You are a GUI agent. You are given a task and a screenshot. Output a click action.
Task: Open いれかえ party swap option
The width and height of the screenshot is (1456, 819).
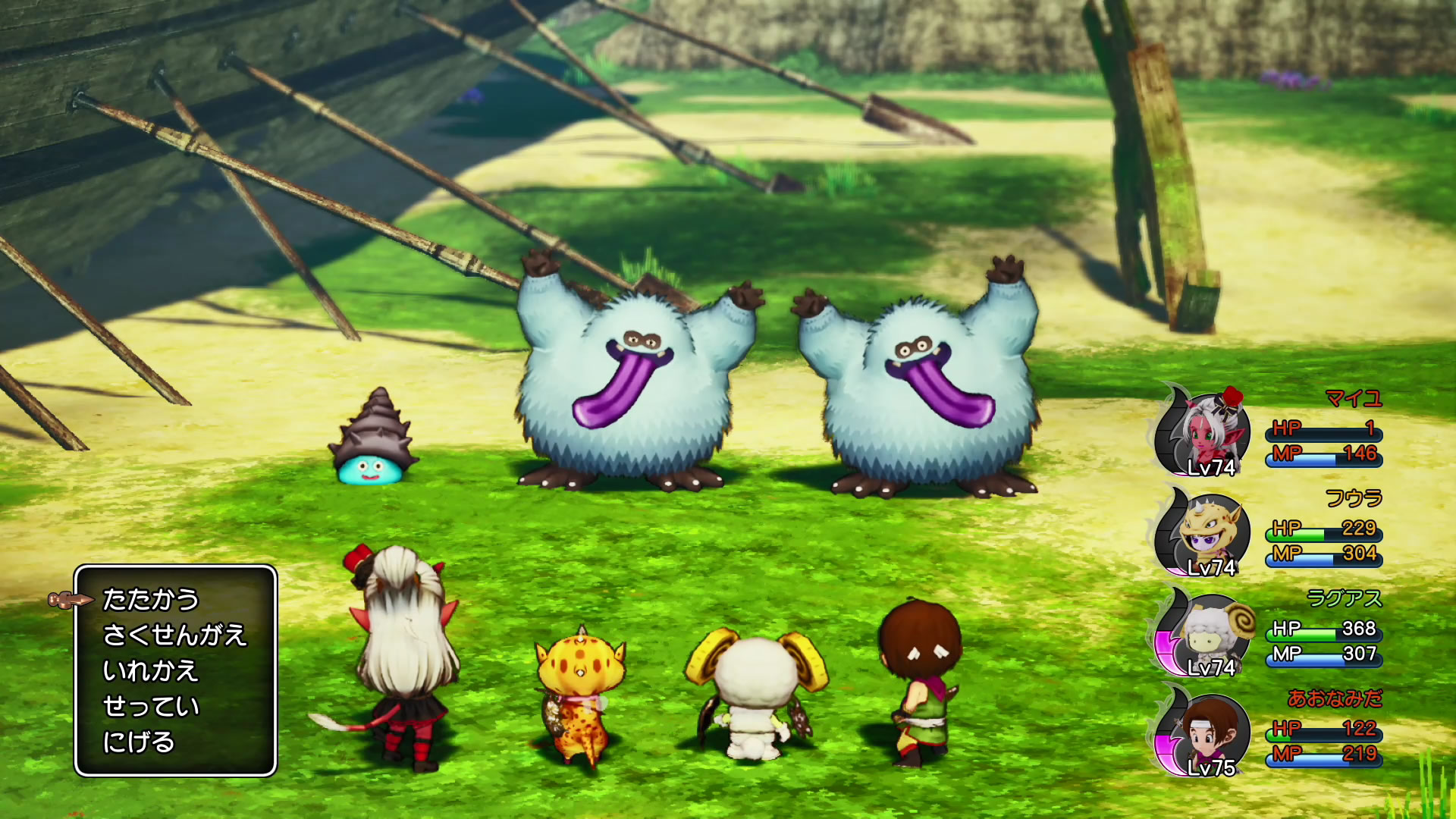pyautogui.click(x=150, y=671)
